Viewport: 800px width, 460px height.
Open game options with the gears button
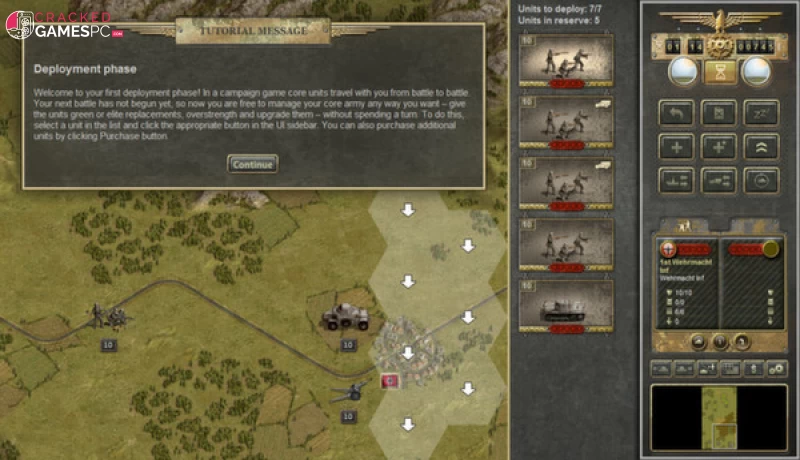tap(777, 369)
